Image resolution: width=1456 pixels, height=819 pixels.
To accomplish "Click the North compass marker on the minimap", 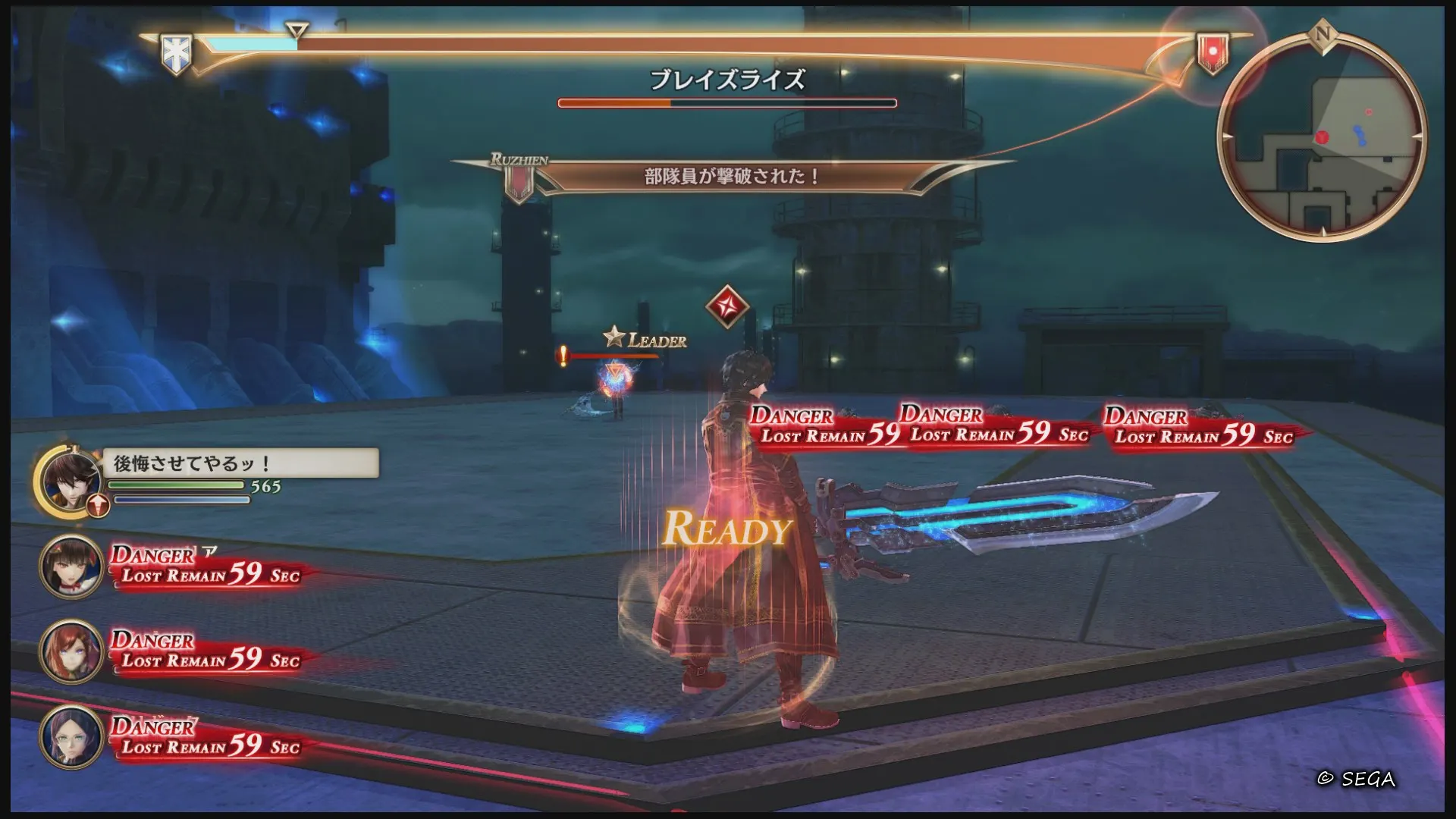I will tap(1324, 34).
